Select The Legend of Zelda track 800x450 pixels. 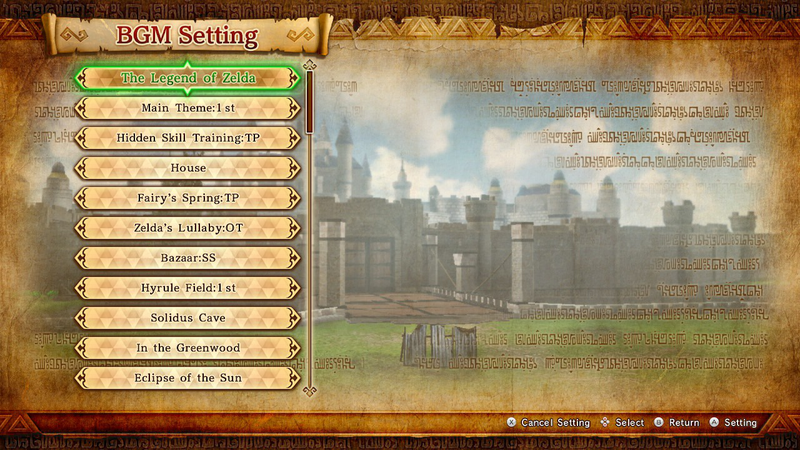(188, 77)
